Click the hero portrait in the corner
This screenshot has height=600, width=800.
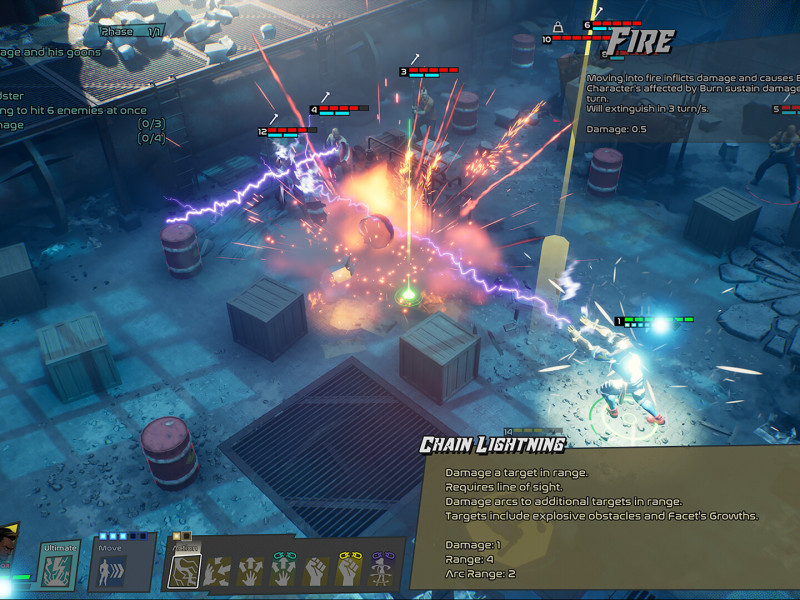(x=12, y=545)
